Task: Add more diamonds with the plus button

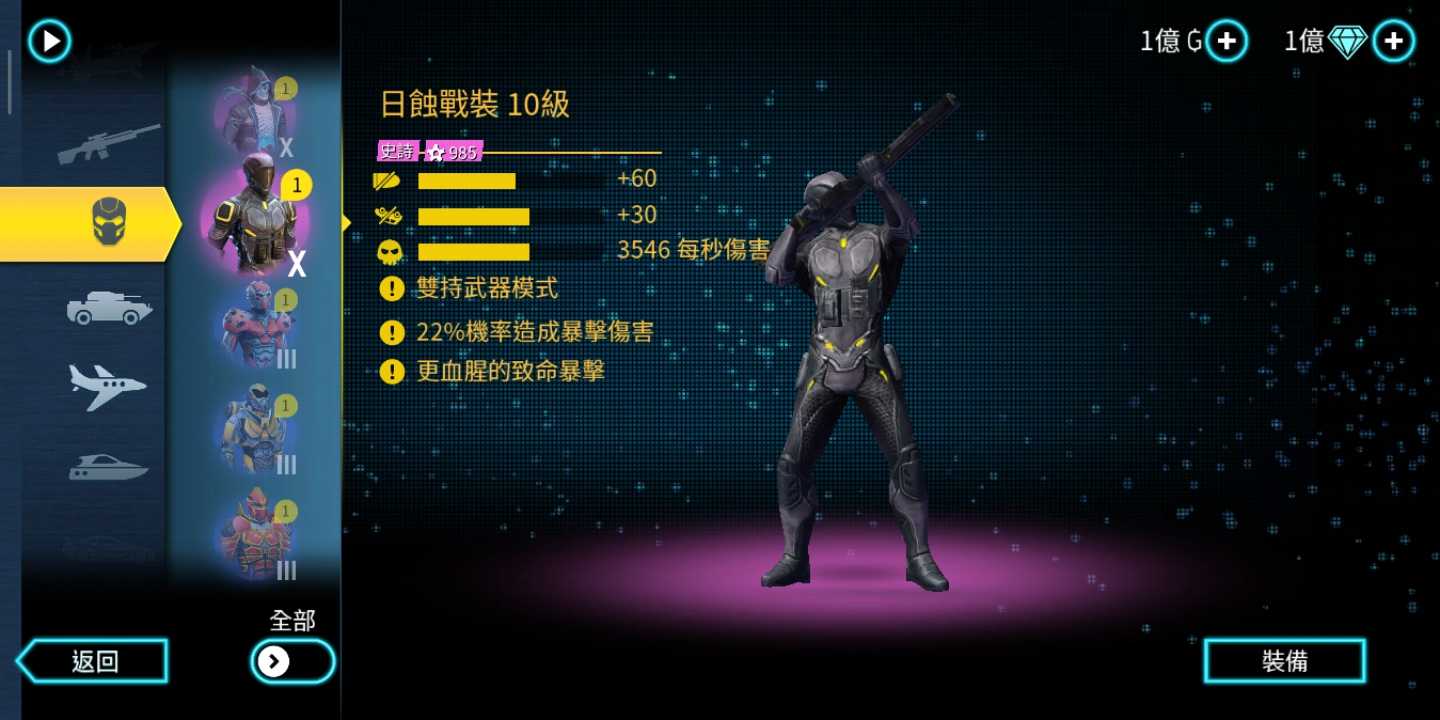Action: click(1393, 42)
